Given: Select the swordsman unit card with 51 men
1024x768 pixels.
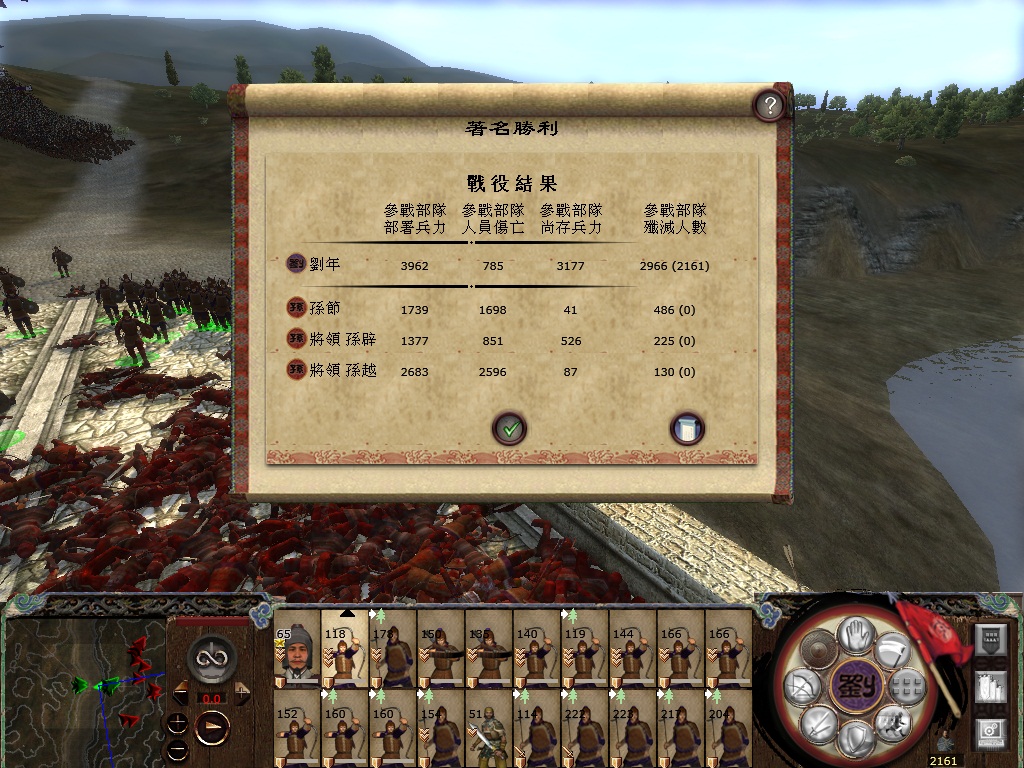Looking at the screenshot, I should coord(489,727).
